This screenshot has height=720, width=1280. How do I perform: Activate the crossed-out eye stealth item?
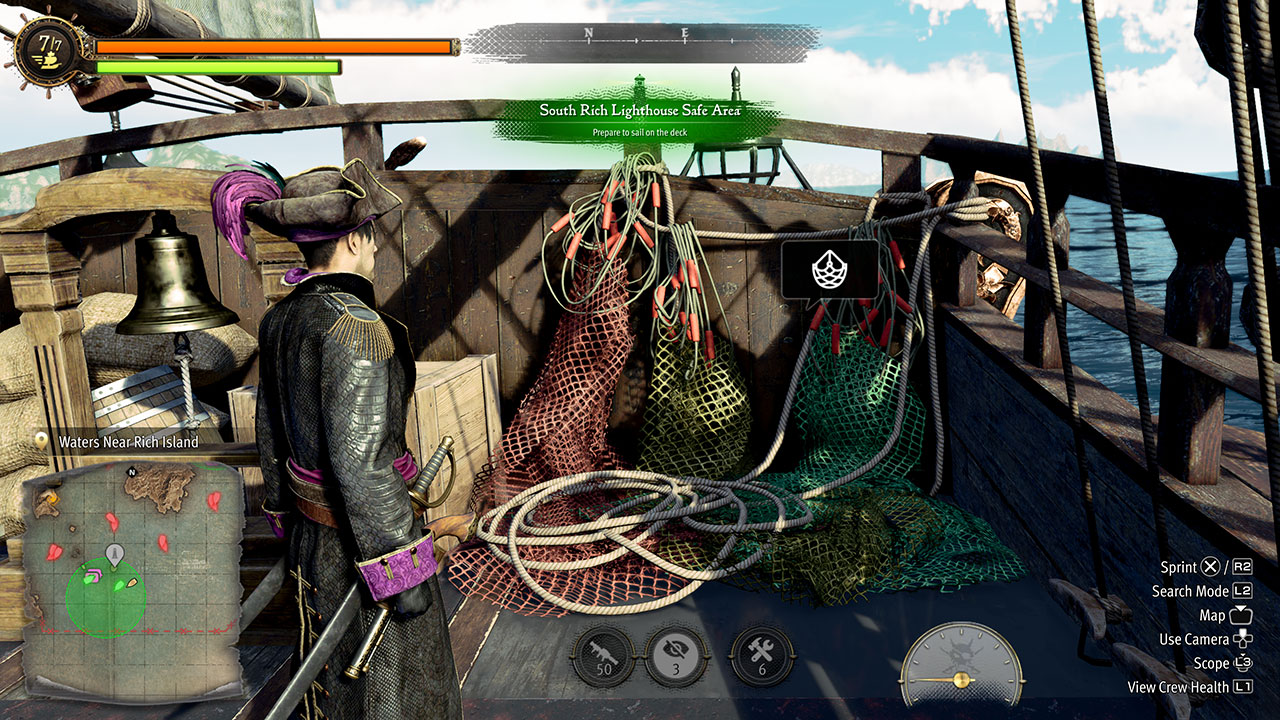coord(677,657)
